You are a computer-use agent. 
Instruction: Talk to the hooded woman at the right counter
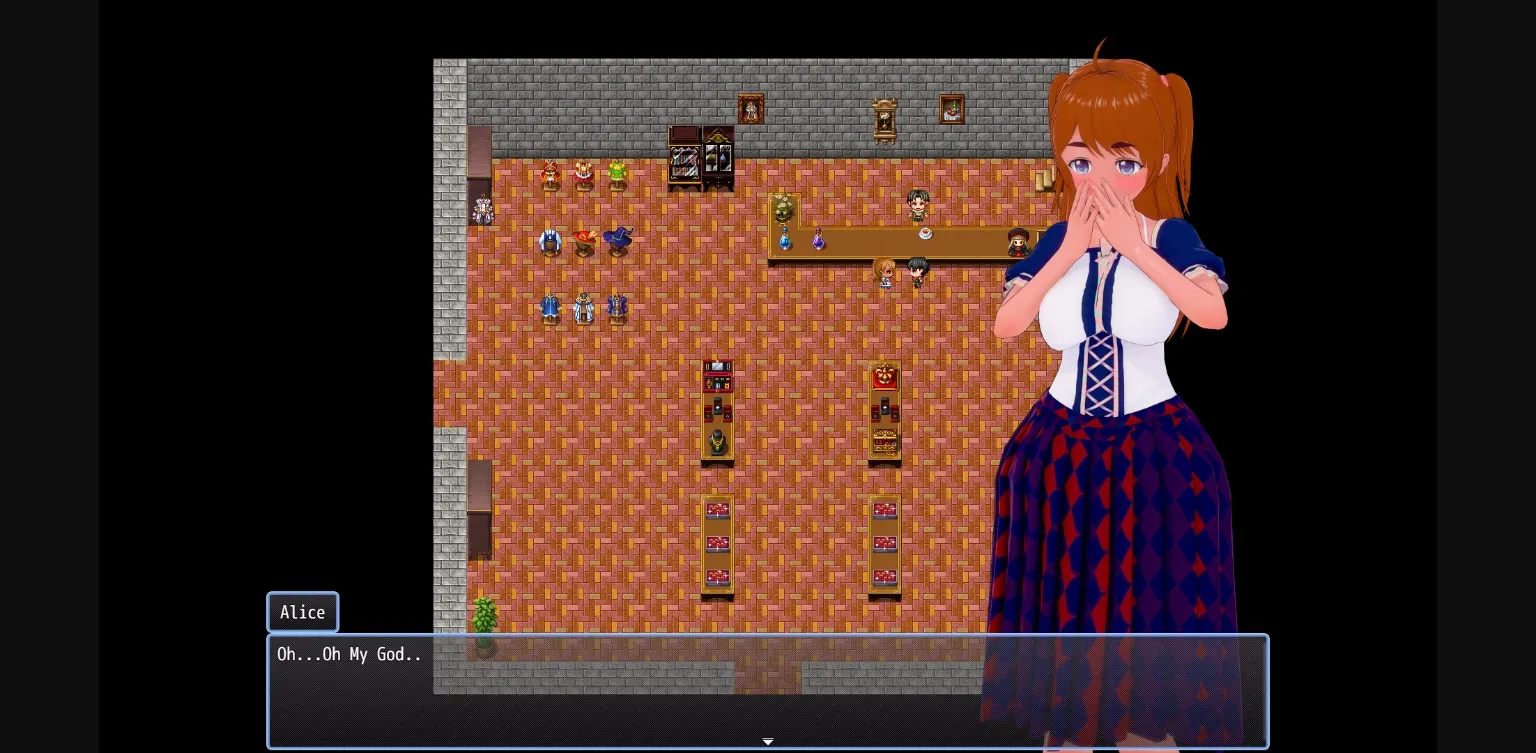pos(1017,242)
